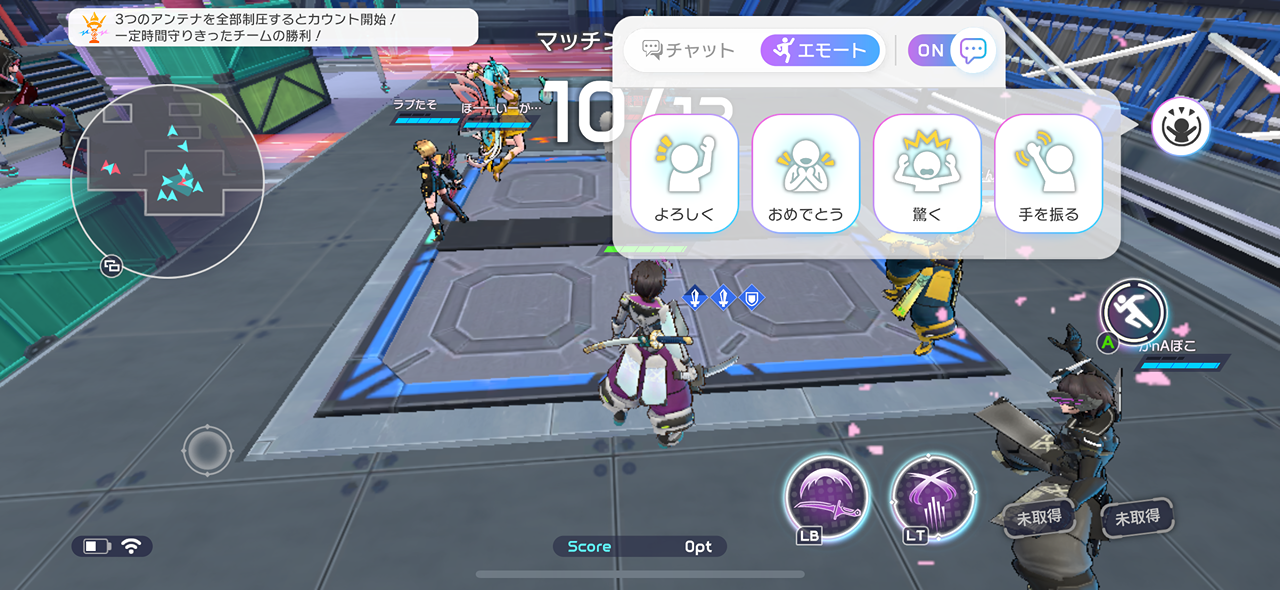
Task: Choose the おめでとう emote
Action: (806, 173)
